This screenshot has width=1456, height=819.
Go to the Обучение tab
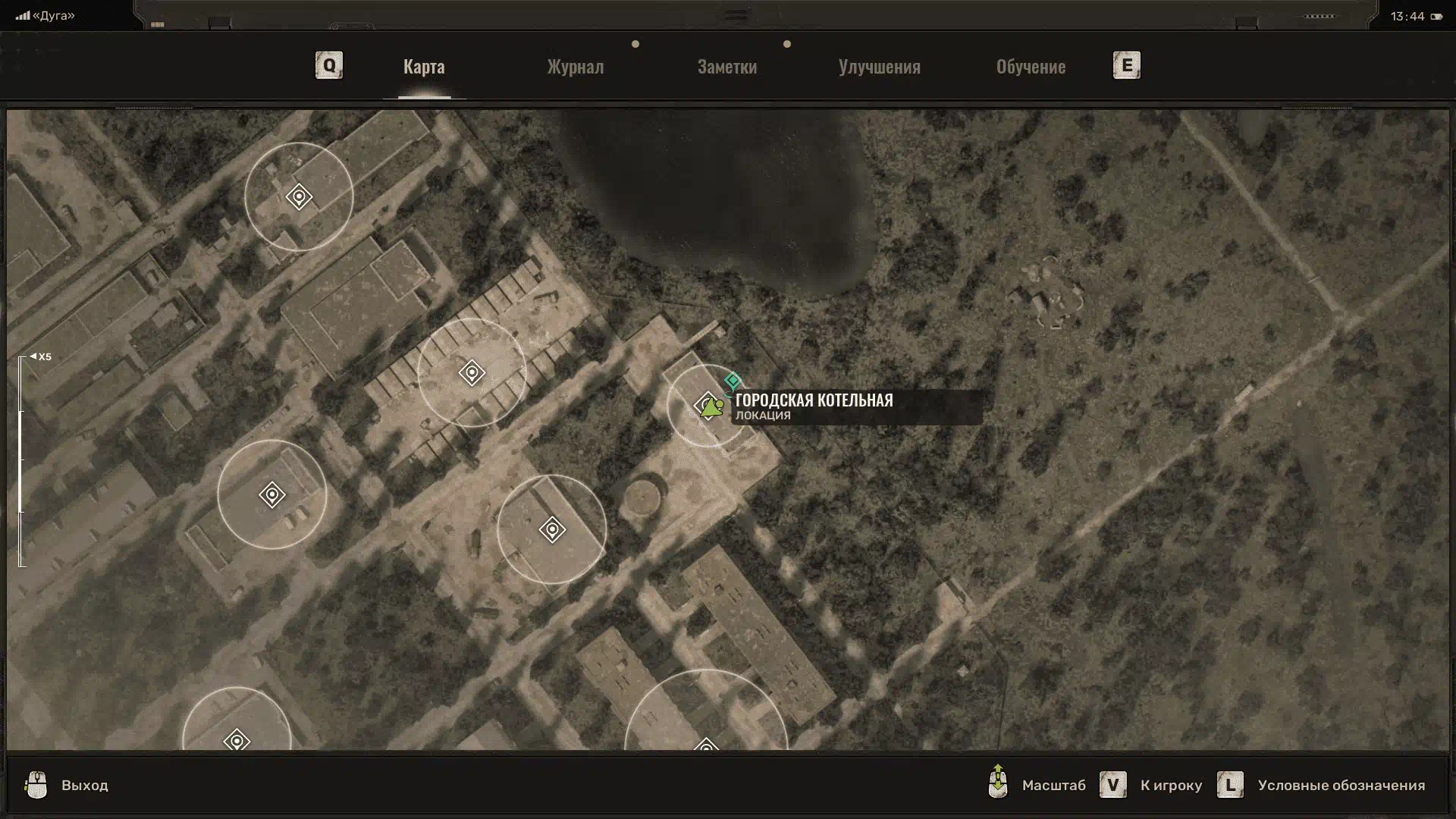pos(1031,67)
